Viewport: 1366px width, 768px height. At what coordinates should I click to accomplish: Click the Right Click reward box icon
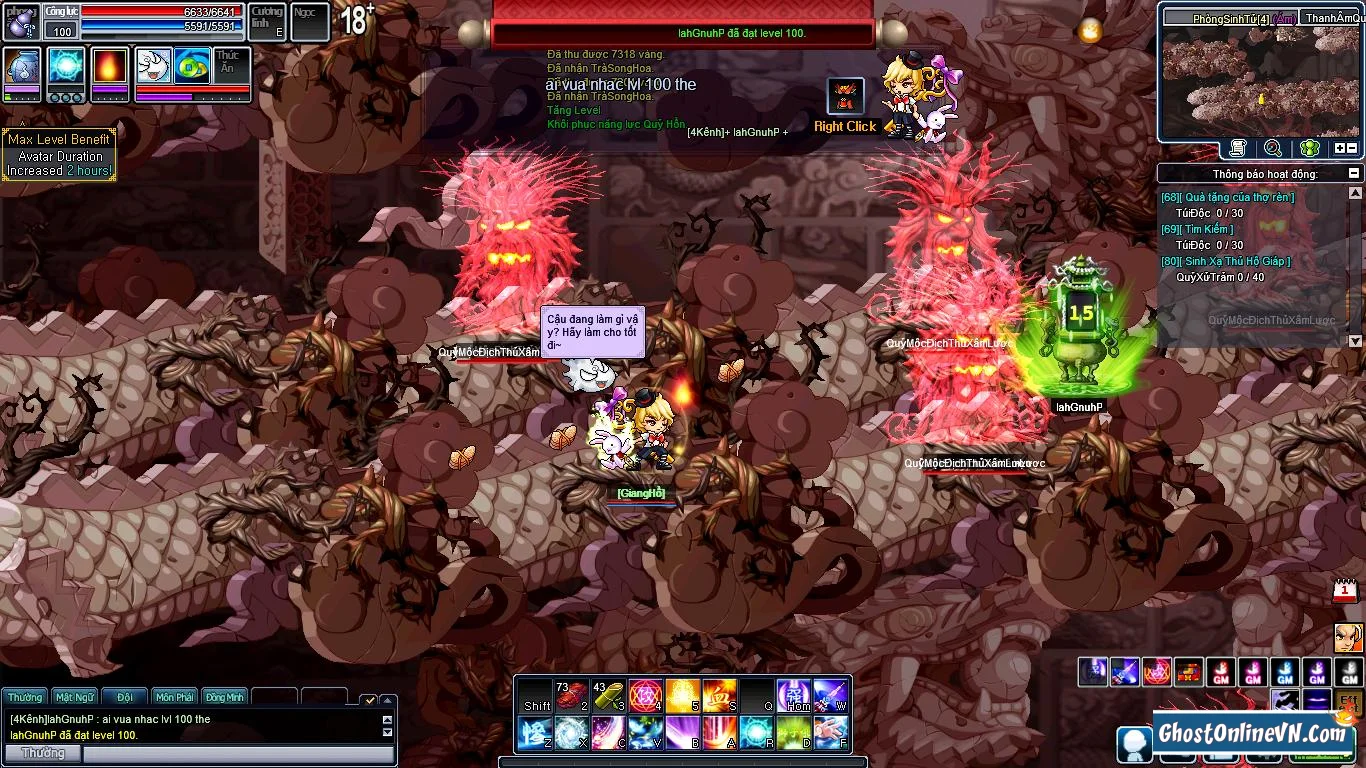pos(845,97)
